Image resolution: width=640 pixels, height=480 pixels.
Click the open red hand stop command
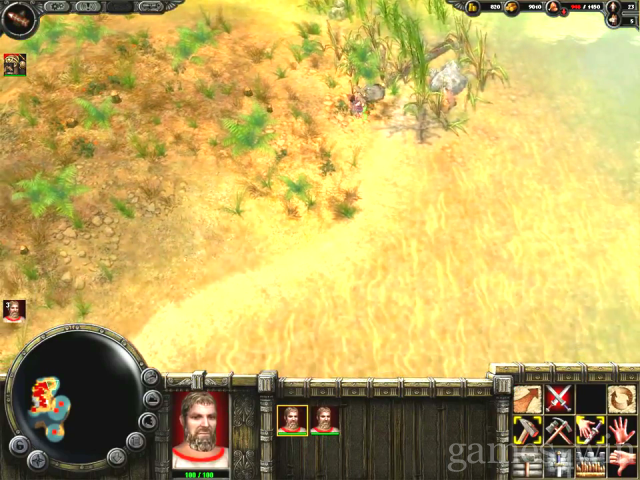tap(622, 431)
